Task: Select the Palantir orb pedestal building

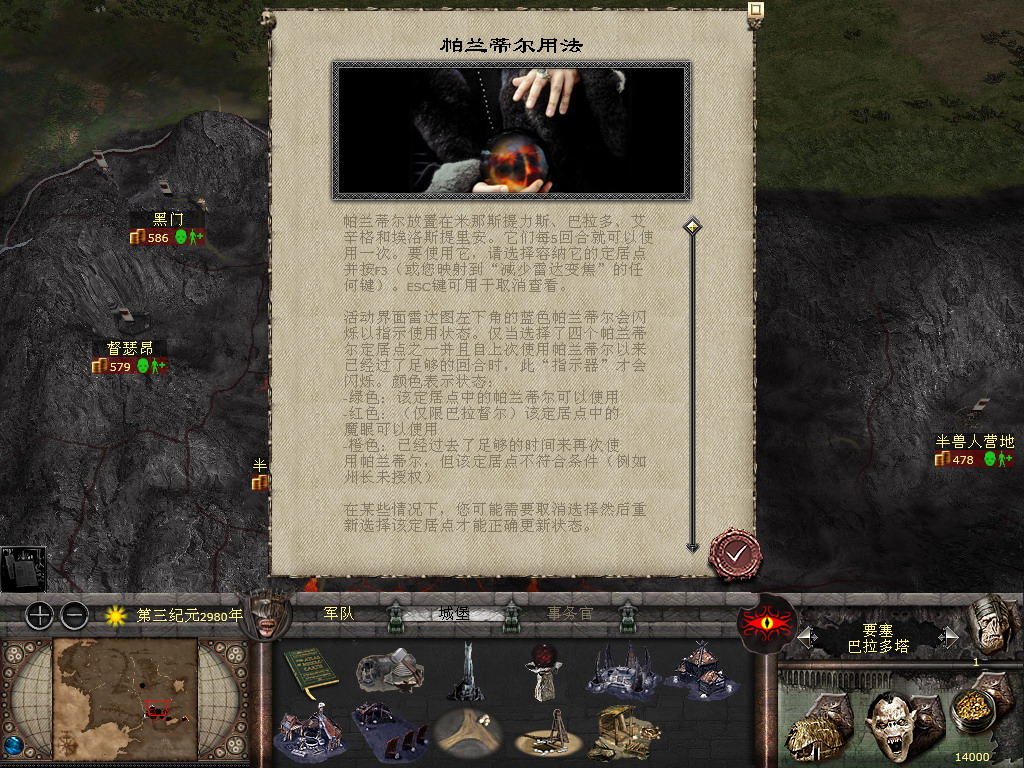Action: tap(544, 672)
